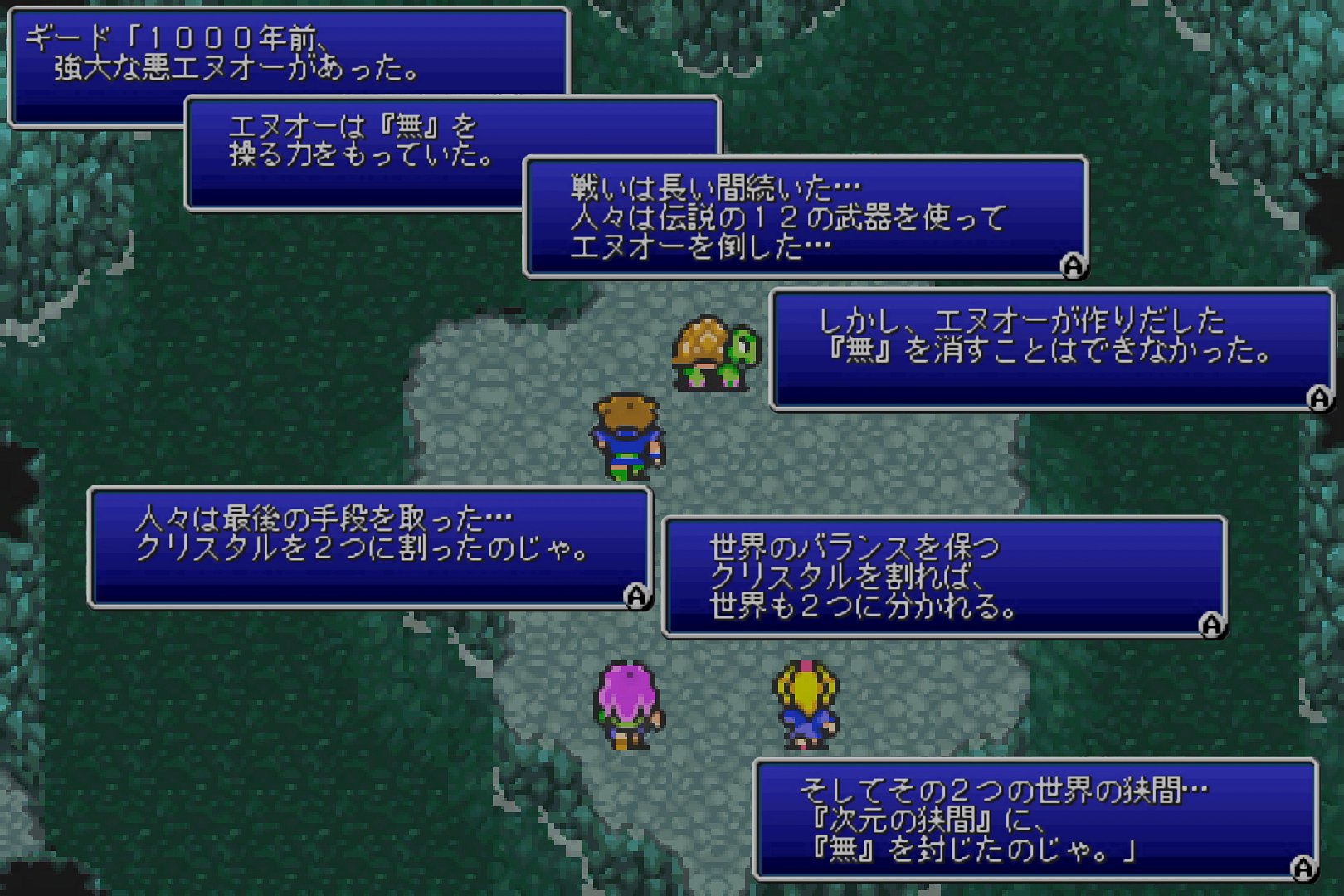Advance the dialogue about splitting the crystals in two
This screenshot has height=896, width=1344.
click(636, 596)
